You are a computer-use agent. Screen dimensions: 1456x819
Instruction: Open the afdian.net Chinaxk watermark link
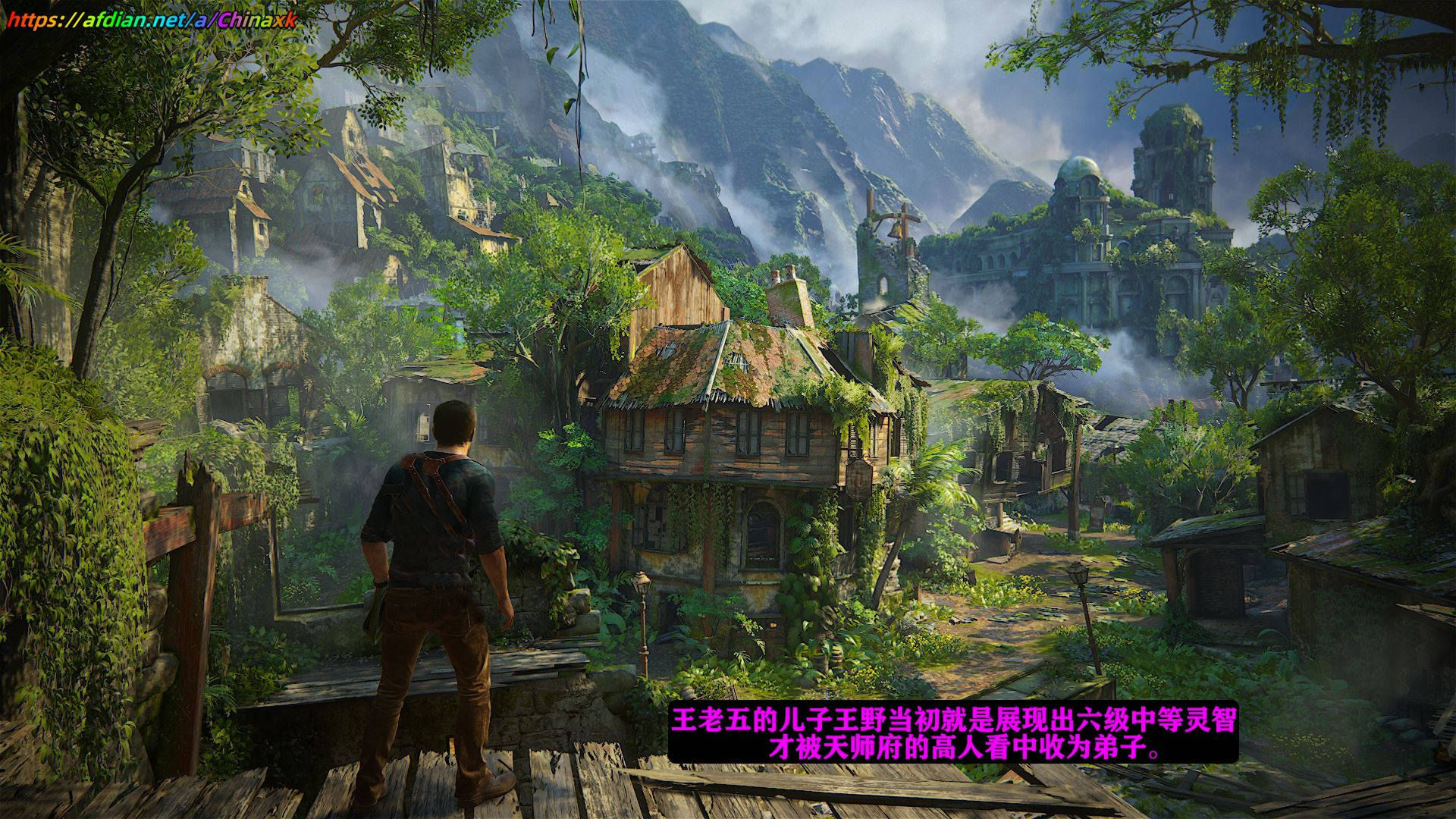(x=151, y=20)
